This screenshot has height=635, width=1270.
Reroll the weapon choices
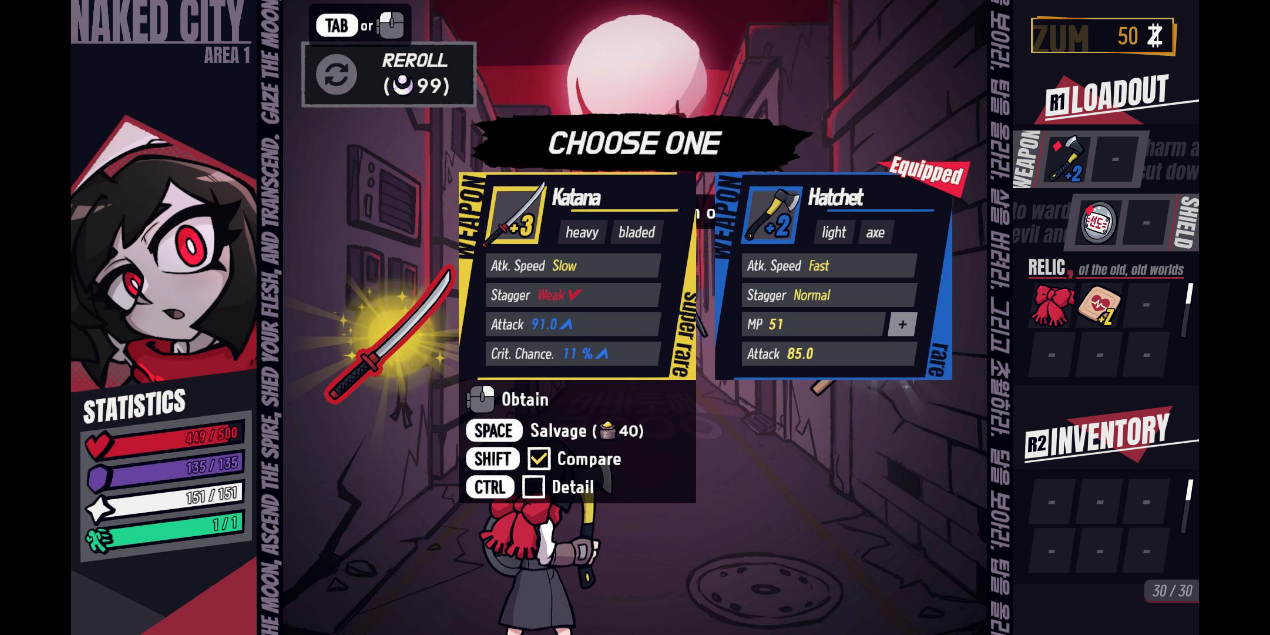click(x=388, y=75)
